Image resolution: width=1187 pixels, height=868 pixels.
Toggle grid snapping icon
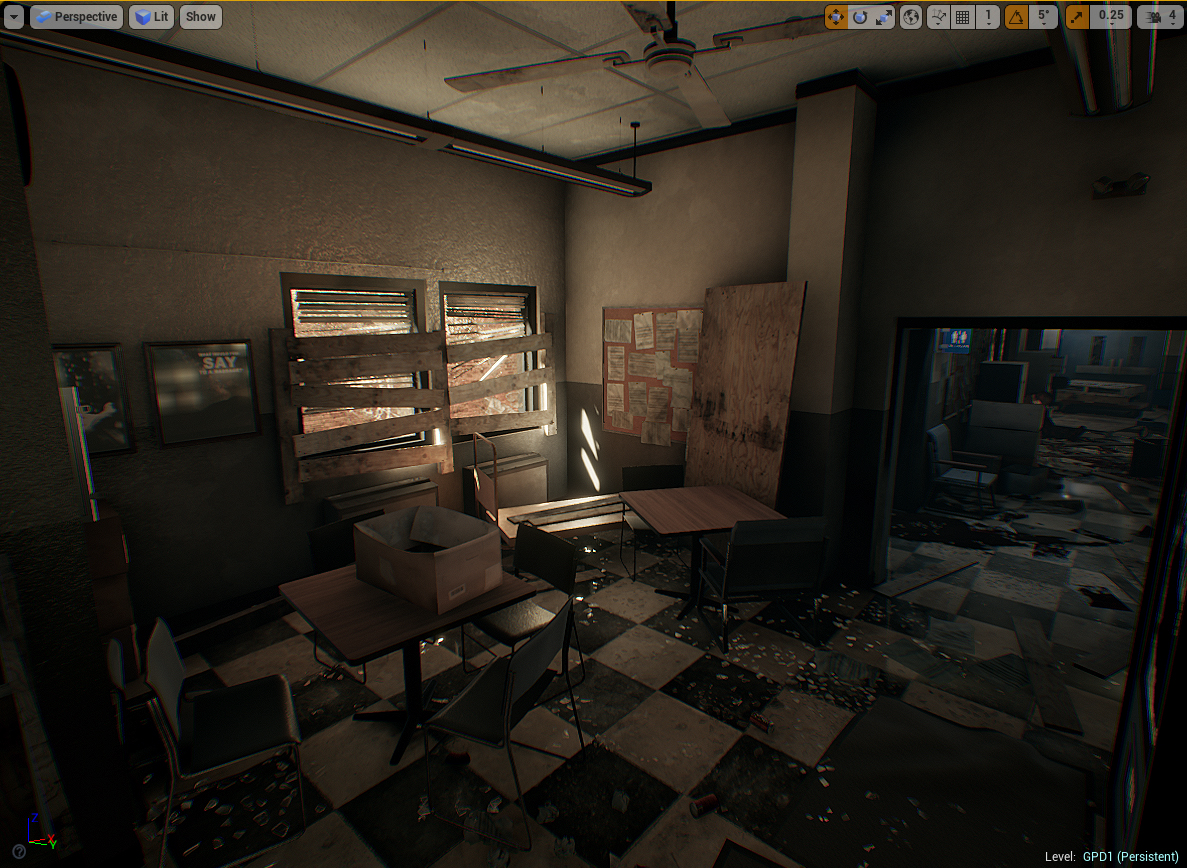point(963,17)
